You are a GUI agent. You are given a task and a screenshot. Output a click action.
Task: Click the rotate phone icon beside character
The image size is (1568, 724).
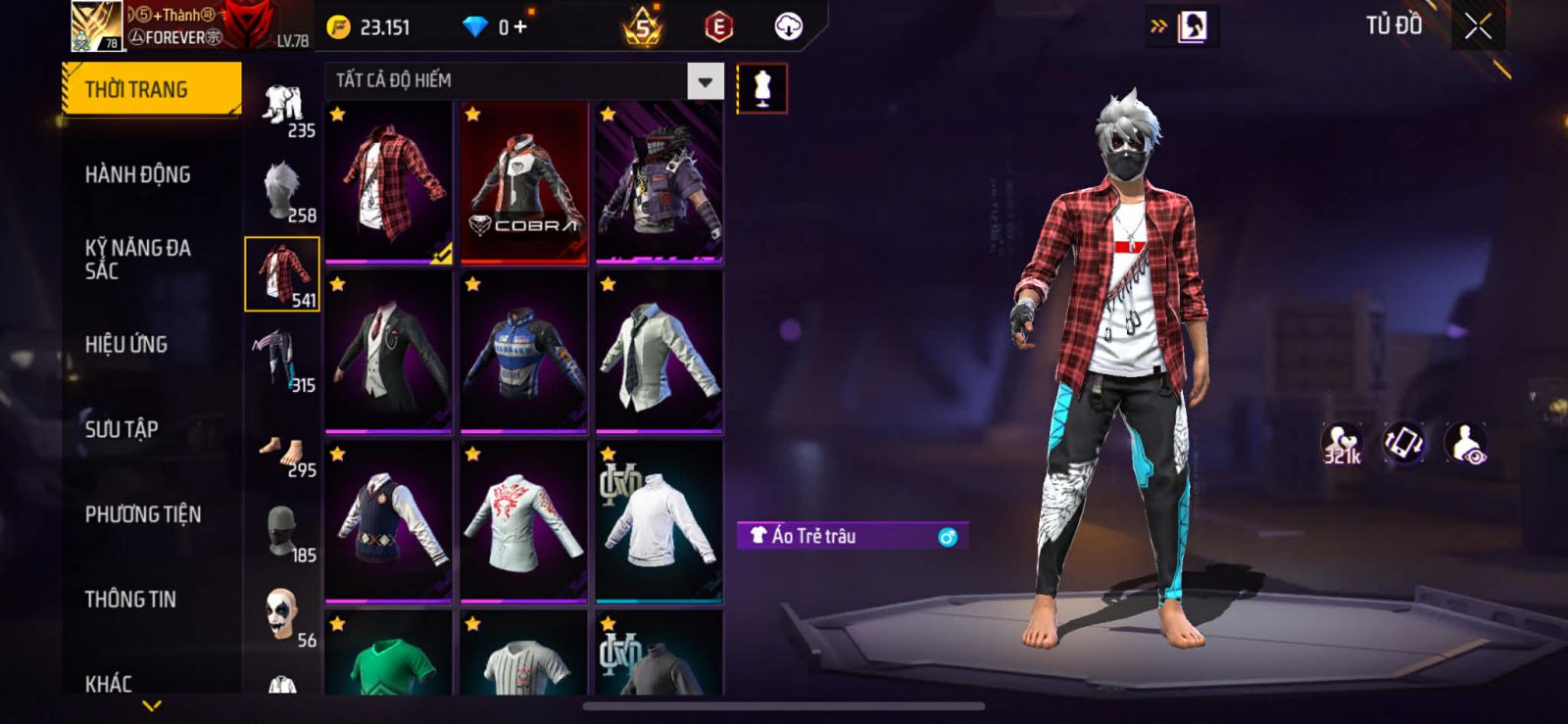(x=1404, y=444)
